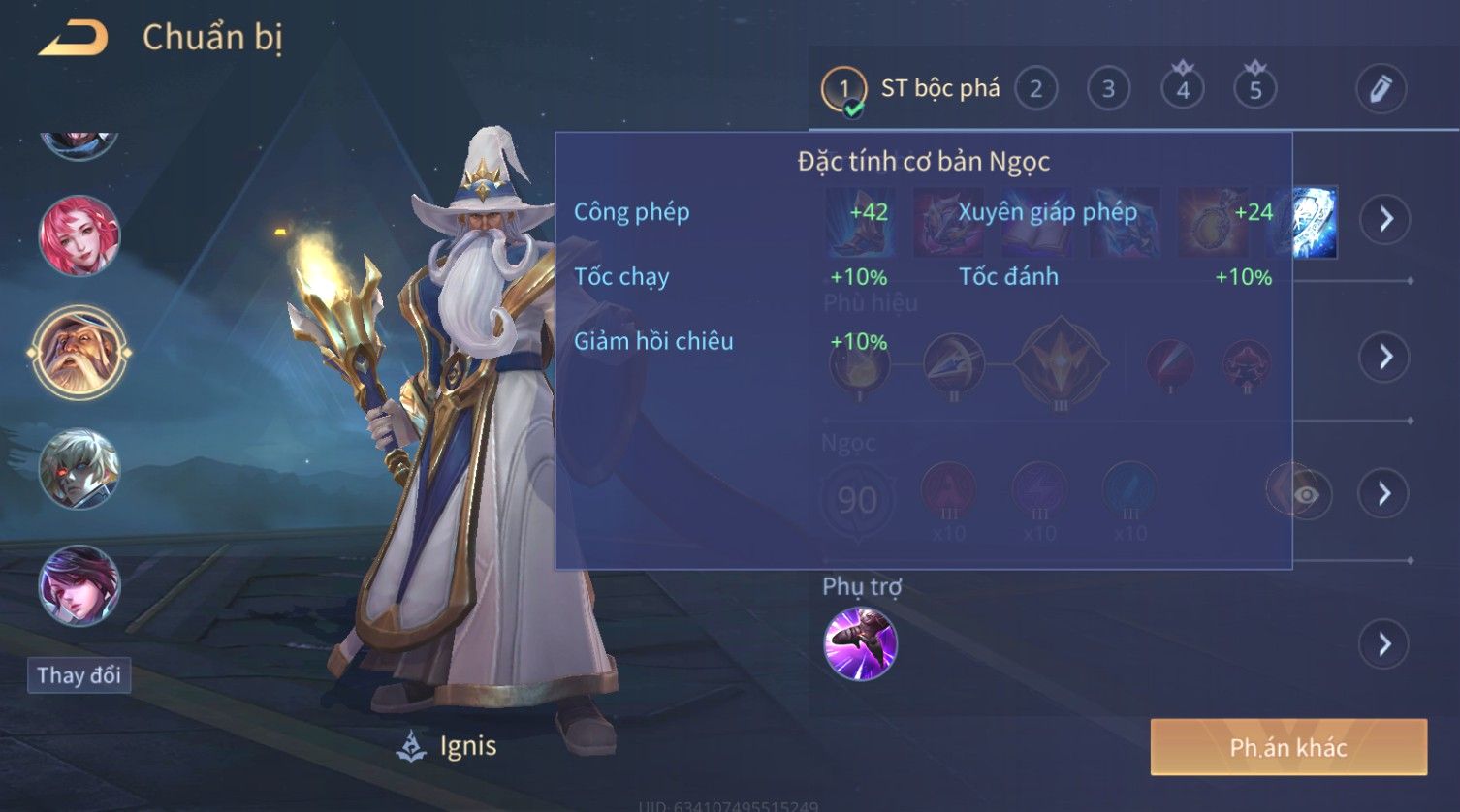The image size is (1460, 812).
Task: Select the Ignis bearded wizard portrait
Action: click(x=79, y=352)
